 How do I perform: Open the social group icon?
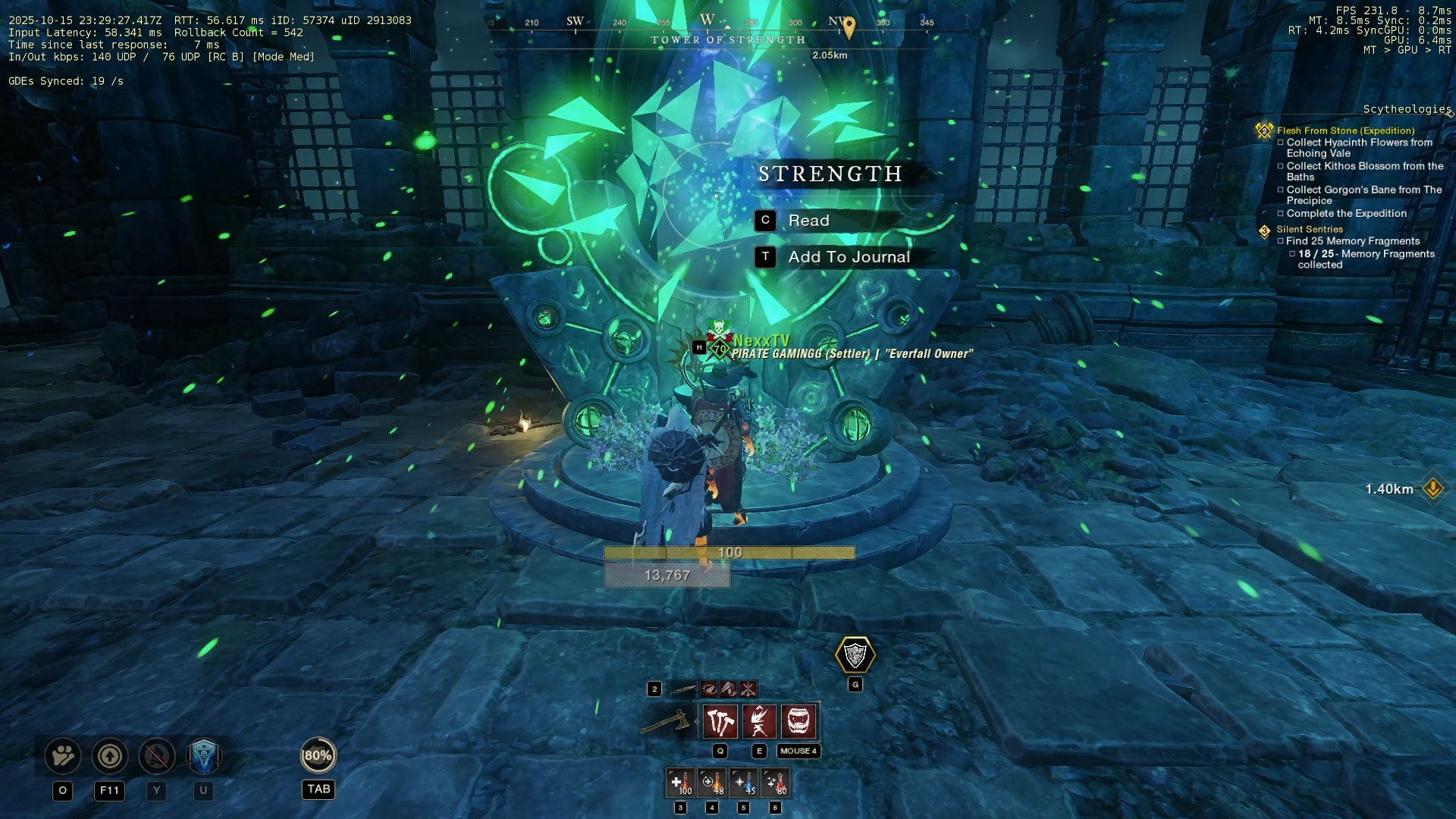coord(63,756)
